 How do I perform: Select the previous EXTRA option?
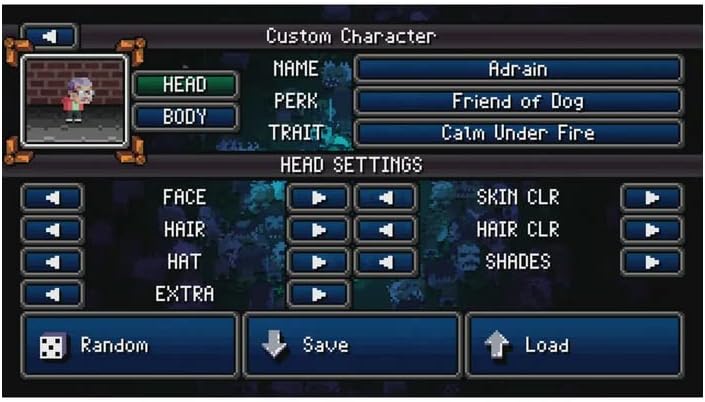click(x=51, y=294)
